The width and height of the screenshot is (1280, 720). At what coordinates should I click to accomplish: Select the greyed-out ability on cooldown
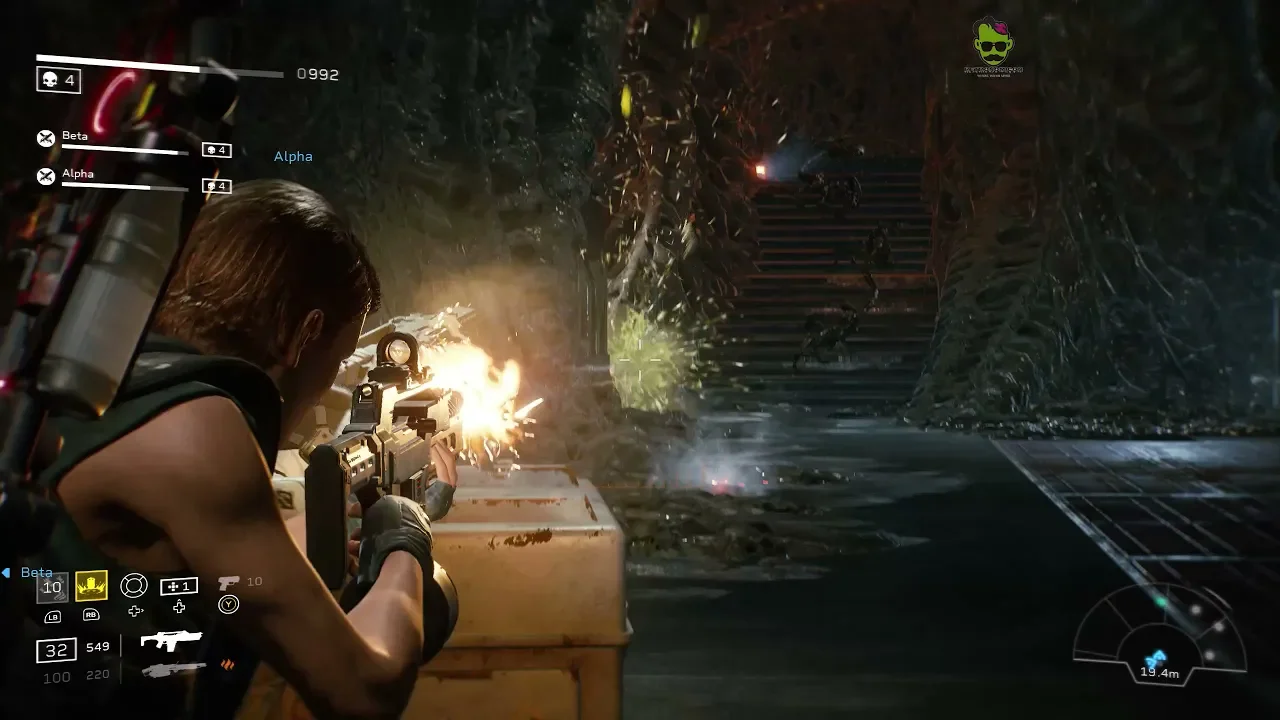point(53,587)
